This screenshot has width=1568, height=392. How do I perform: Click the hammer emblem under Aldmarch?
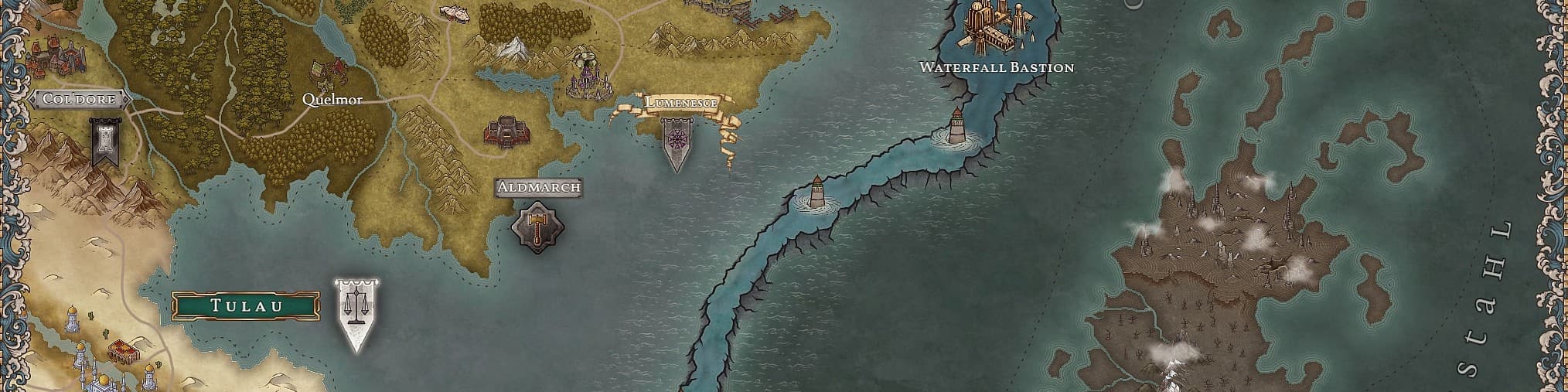(538, 227)
